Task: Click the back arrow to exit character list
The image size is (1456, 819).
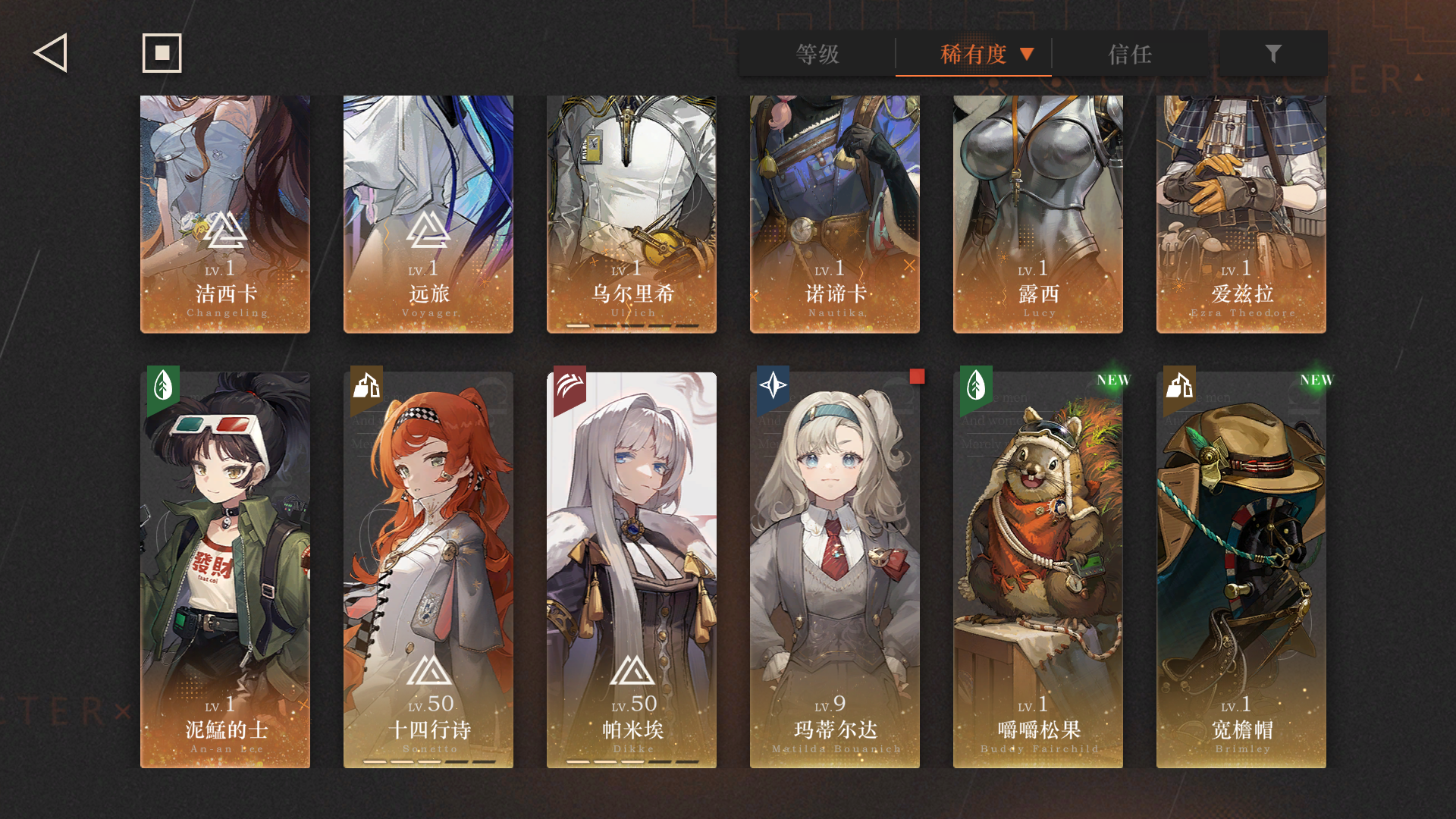Action: point(49,53)
